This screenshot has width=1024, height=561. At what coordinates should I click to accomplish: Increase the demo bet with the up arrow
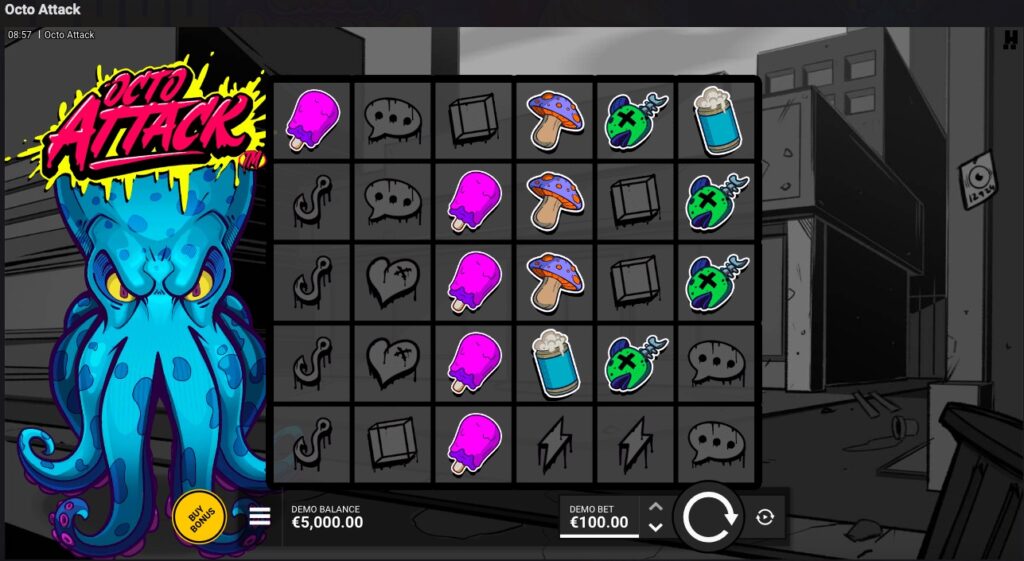(x=655, y=507)
